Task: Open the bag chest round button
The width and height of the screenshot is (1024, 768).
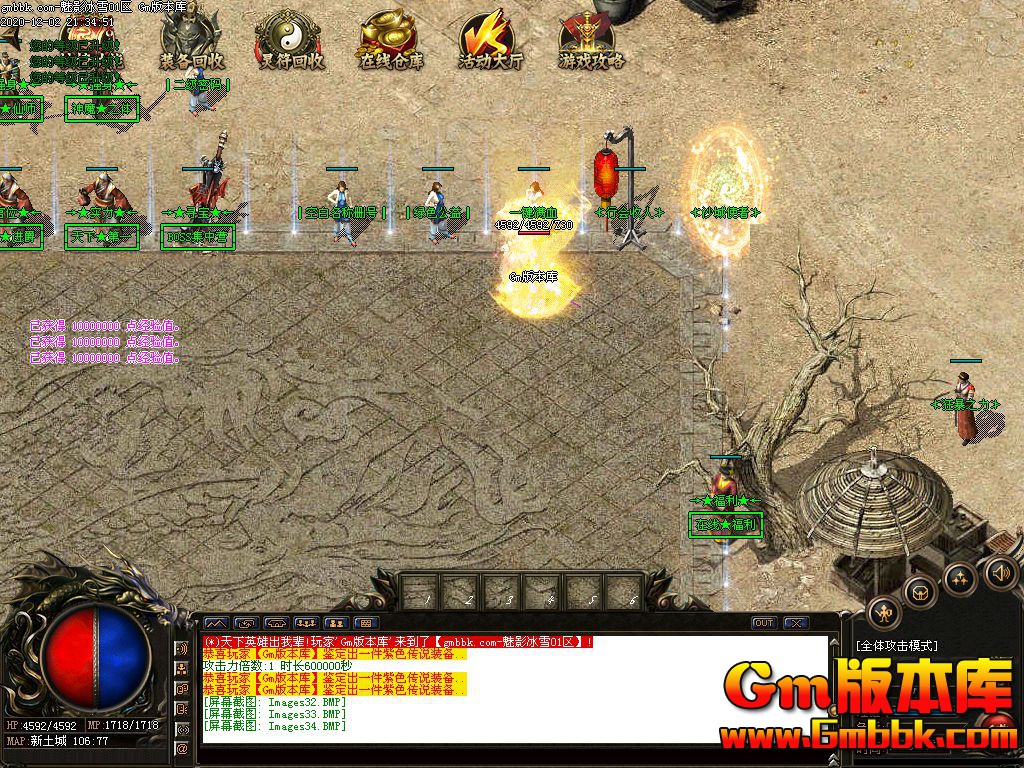Action: pyautogui.click(x=920, y=592)
